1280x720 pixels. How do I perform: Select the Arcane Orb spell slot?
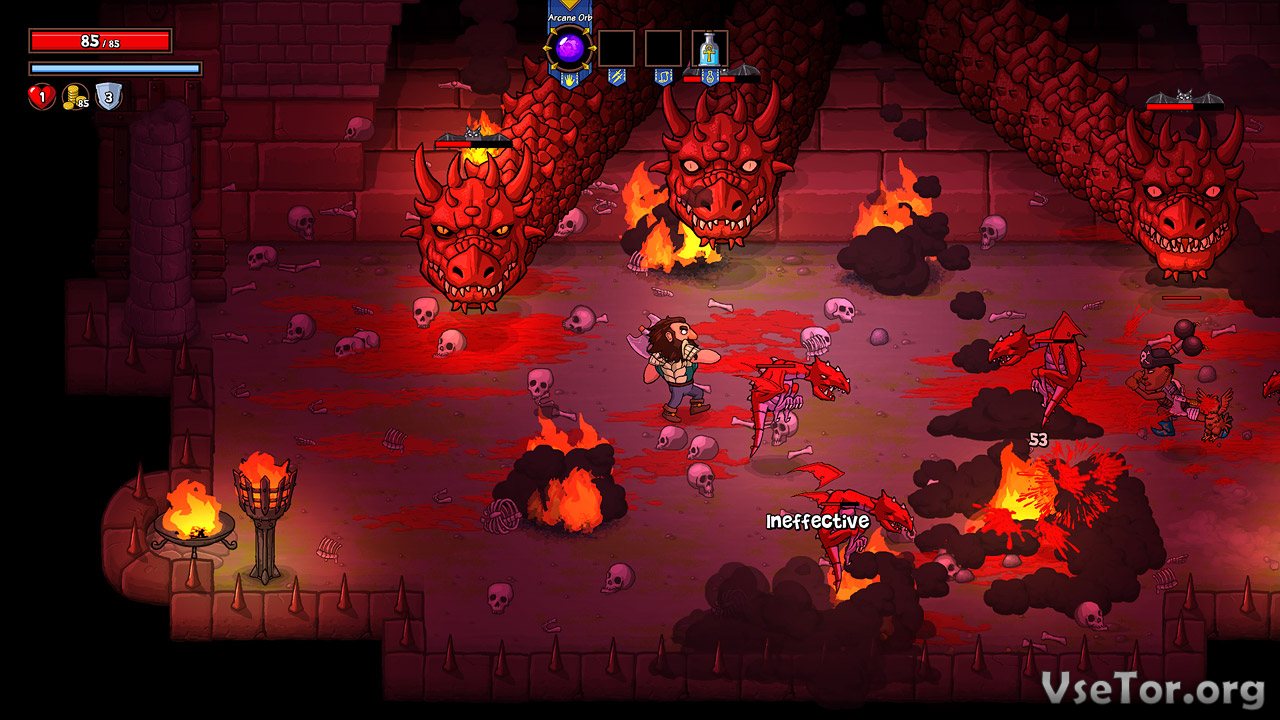[x=570, y=48]
